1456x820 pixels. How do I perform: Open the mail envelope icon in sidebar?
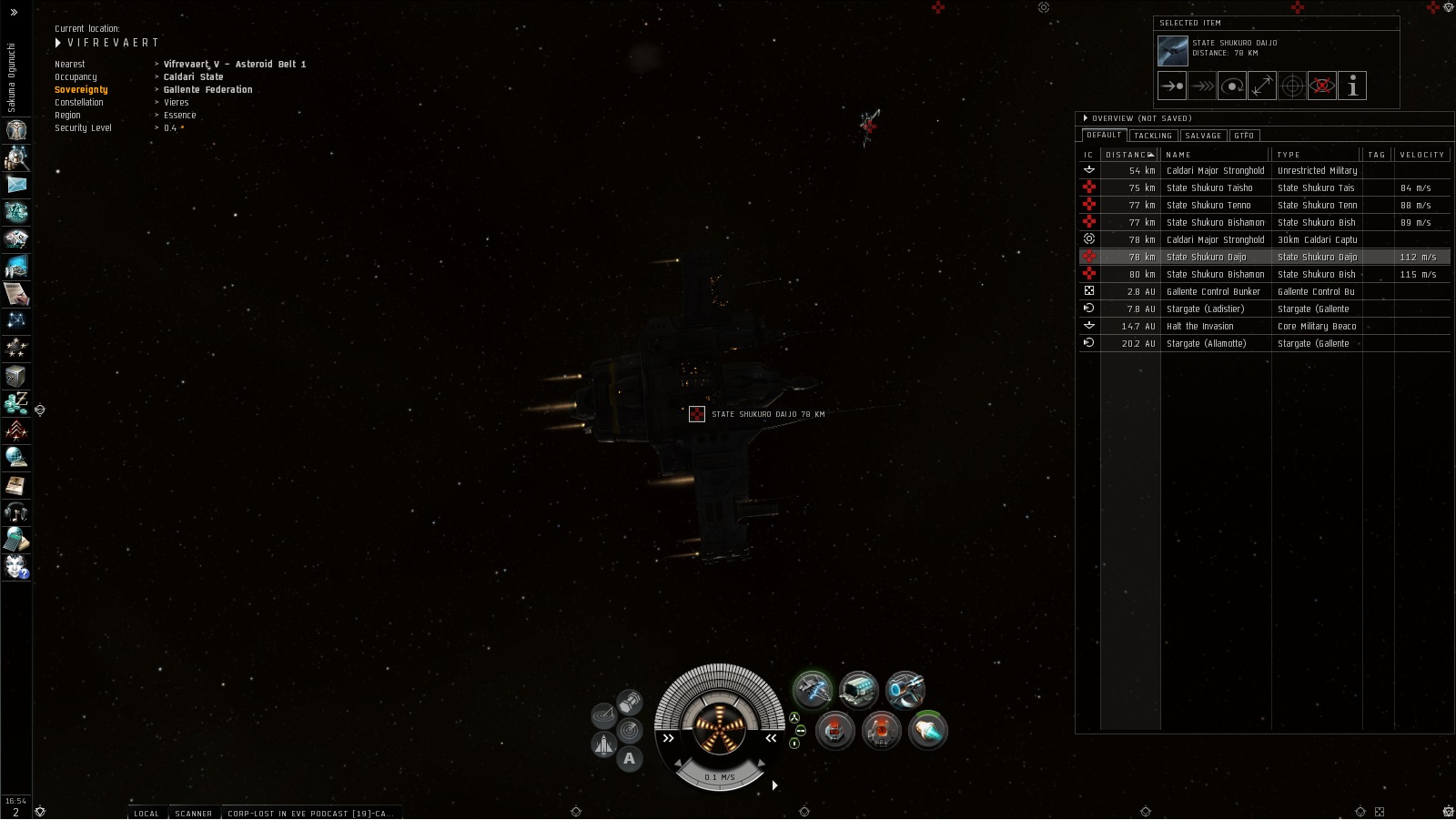(x=16, y=185)
